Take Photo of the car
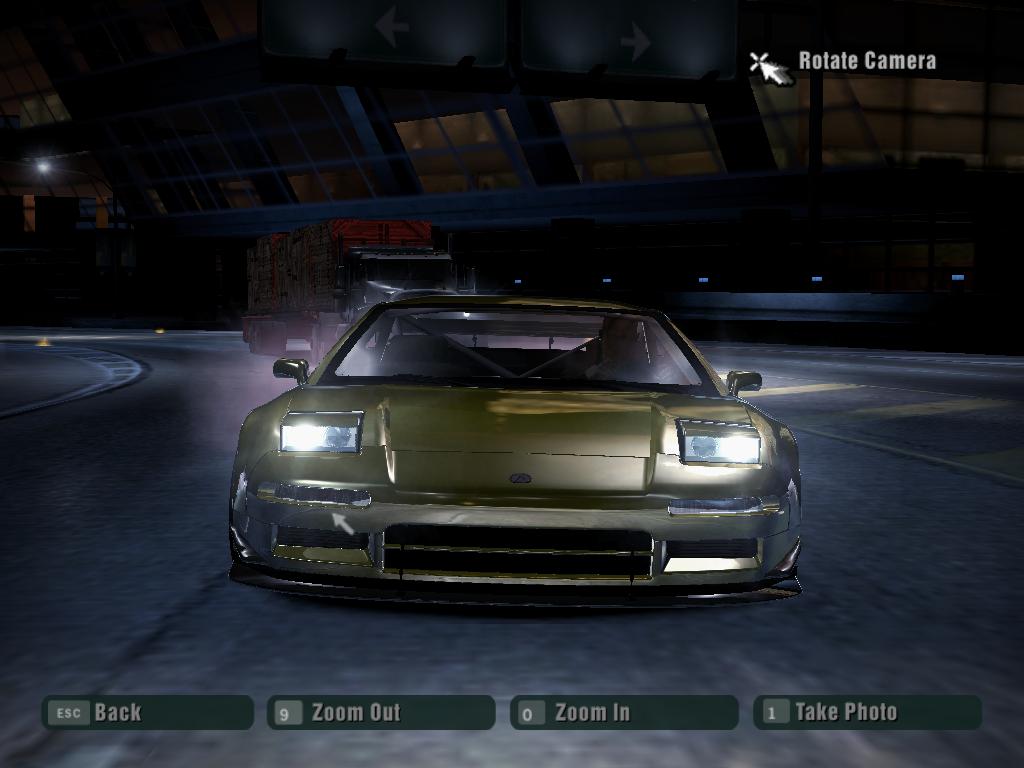Image resolution: width=1024 pixels, height=768 pixels. (x=867, y=712)
